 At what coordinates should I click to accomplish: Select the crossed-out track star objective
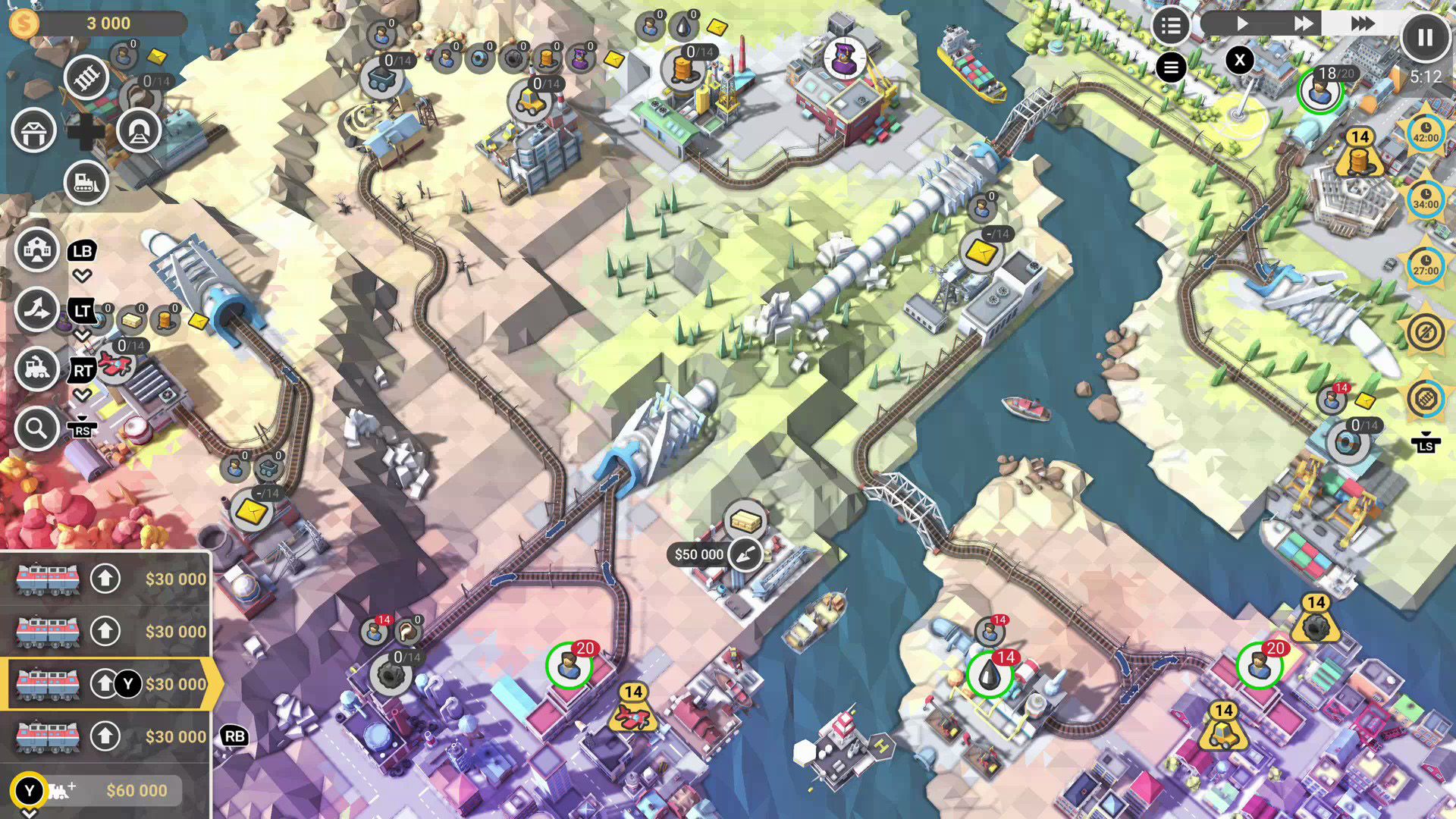pyautogui.click(x=1425, y=399)
